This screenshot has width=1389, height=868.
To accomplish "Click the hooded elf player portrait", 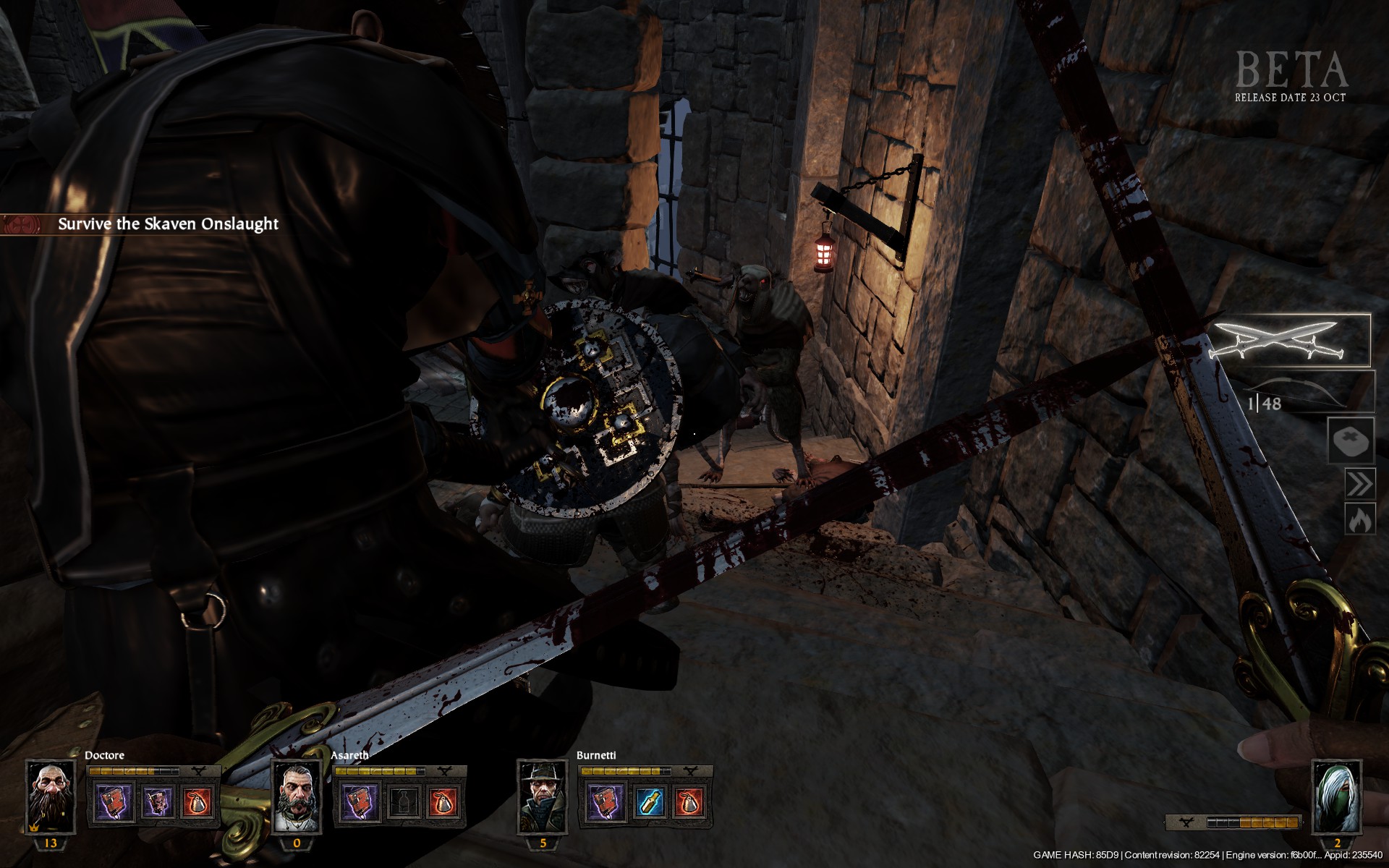I will 1336,796.
